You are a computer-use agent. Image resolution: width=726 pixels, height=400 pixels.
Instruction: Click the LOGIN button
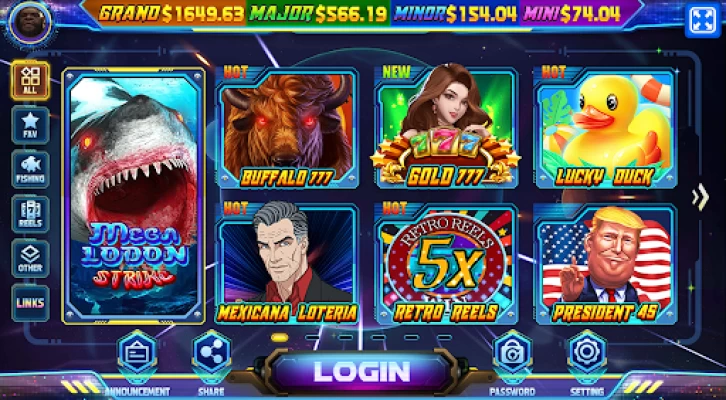(x=362, y=371)
